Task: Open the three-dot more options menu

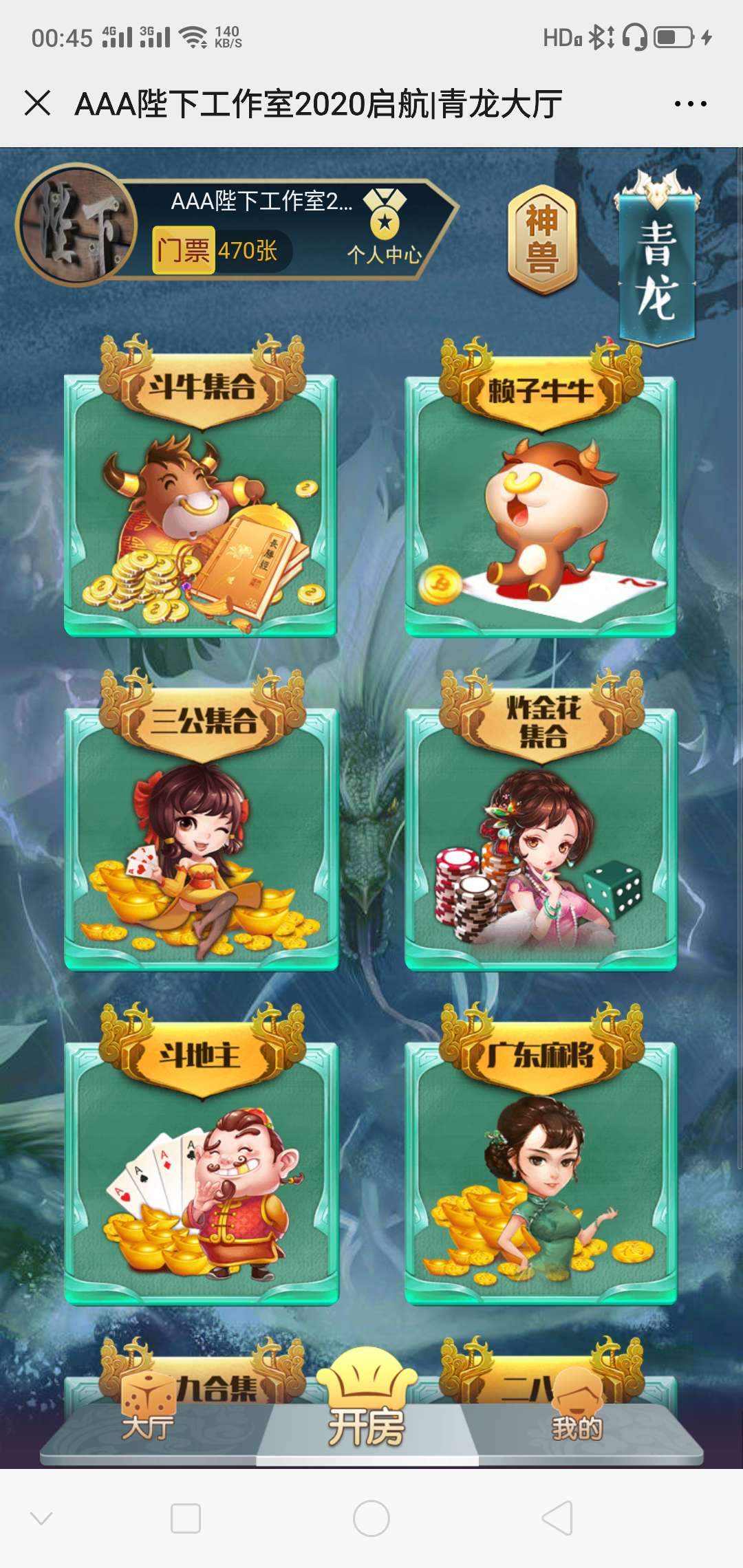Action: (690, 104)
